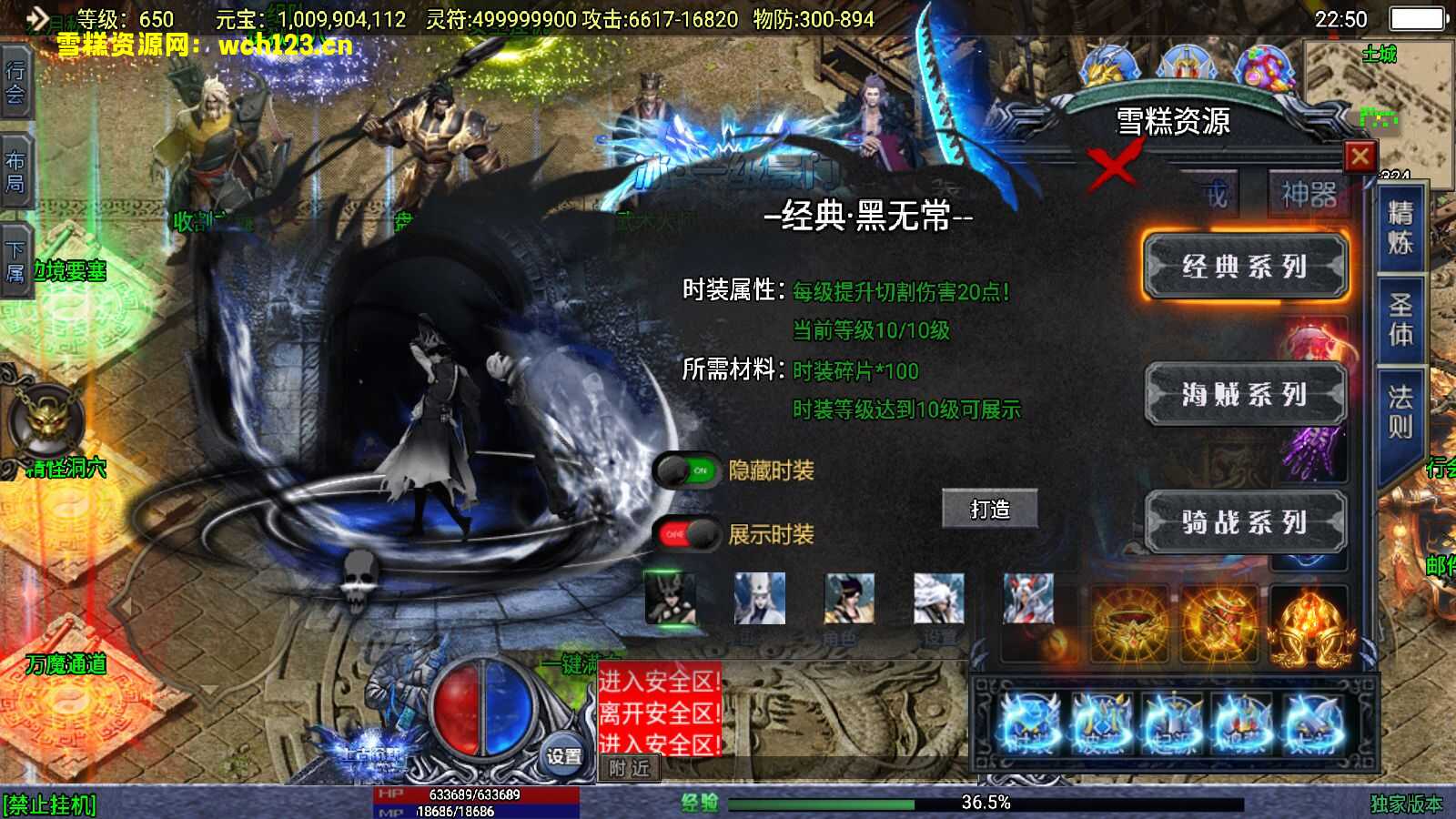Click the 进入安全区 red announcement entry

click(657, 678)
